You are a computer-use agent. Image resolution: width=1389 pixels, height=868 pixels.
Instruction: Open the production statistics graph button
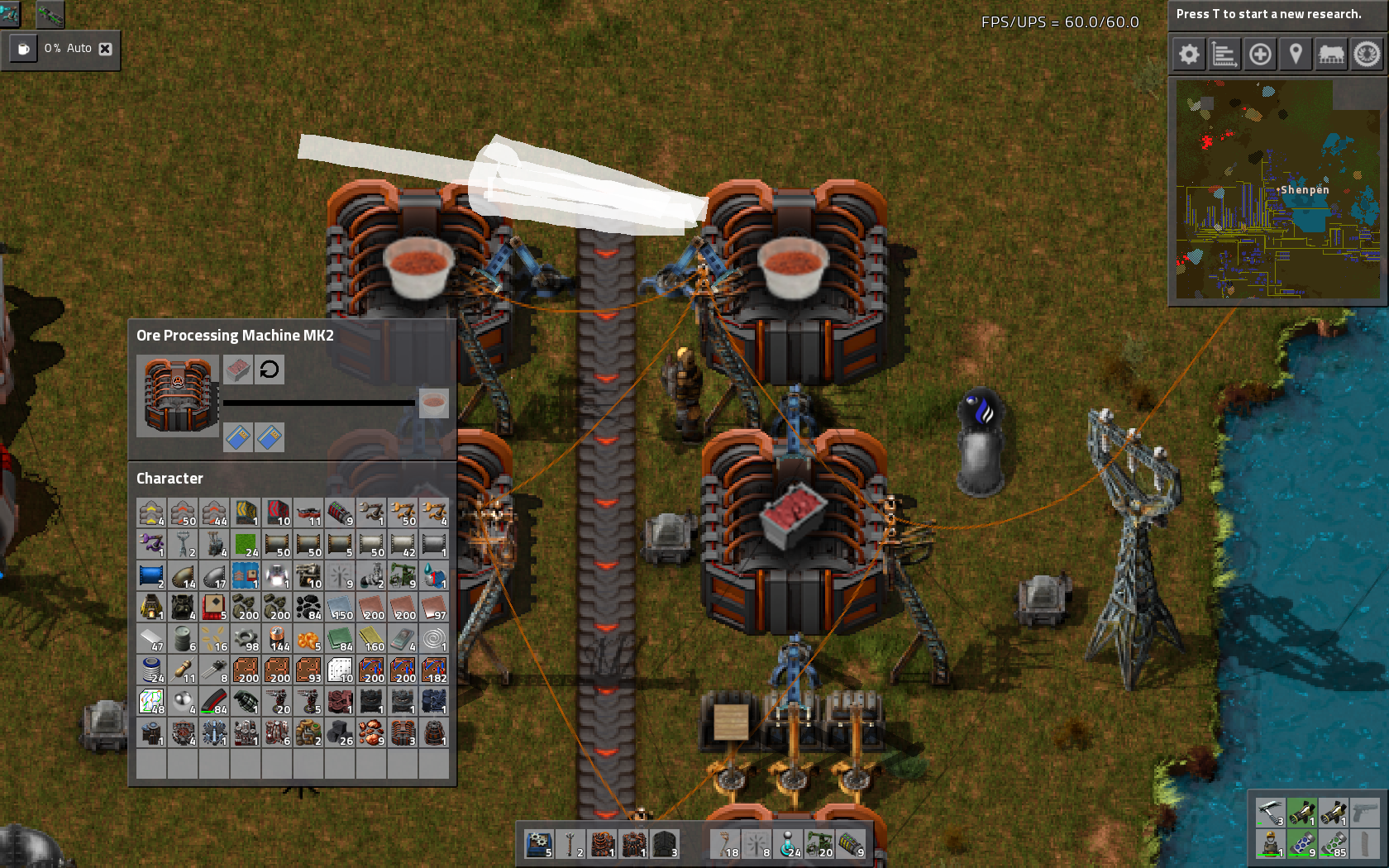(x=1224, y=55)
